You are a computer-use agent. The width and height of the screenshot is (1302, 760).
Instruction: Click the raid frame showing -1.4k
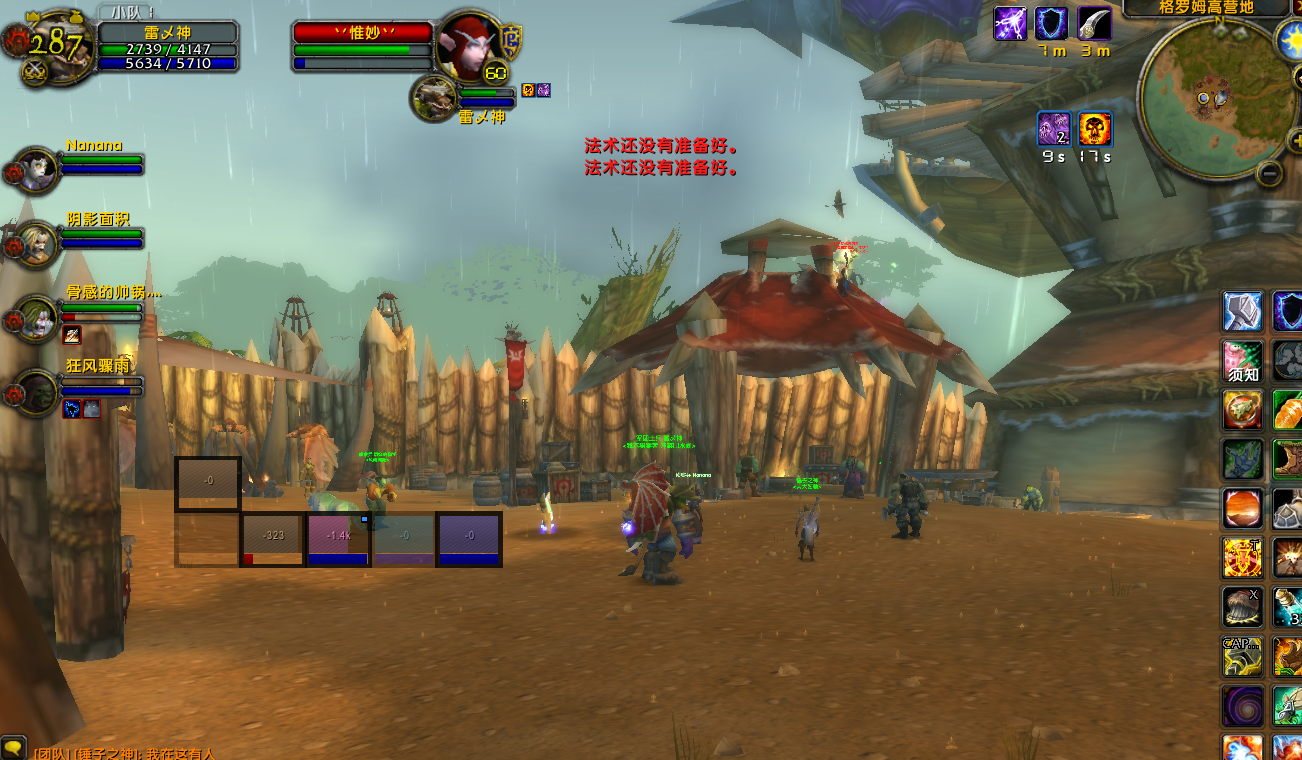pos(338,539)
